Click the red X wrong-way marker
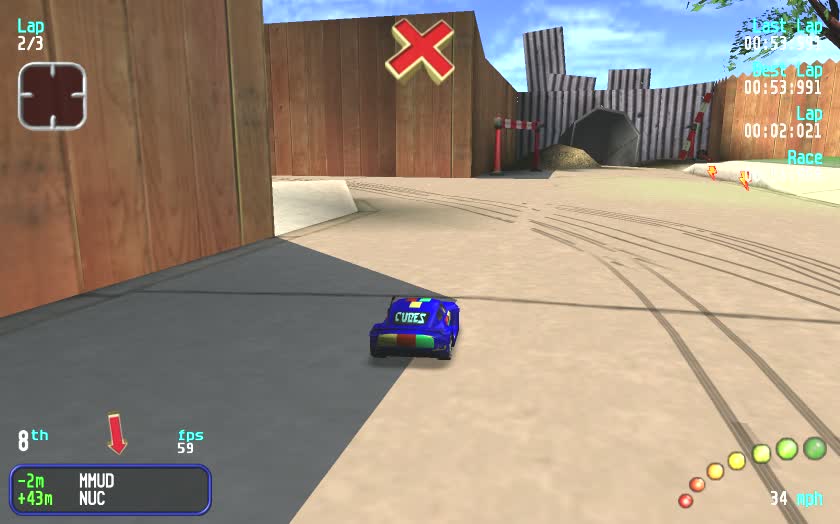 tap(420, 48)
